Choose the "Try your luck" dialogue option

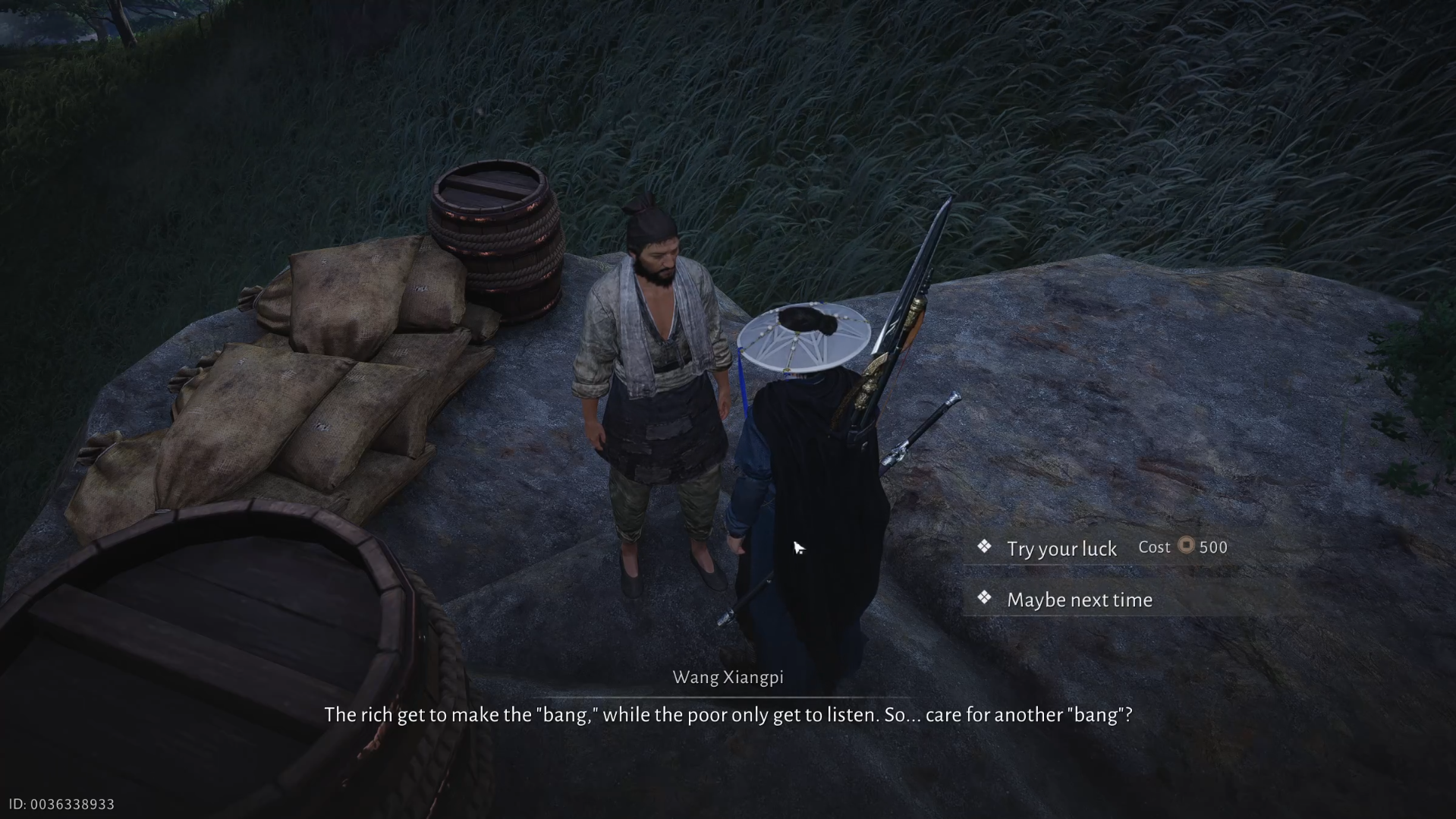(1061, 548)
